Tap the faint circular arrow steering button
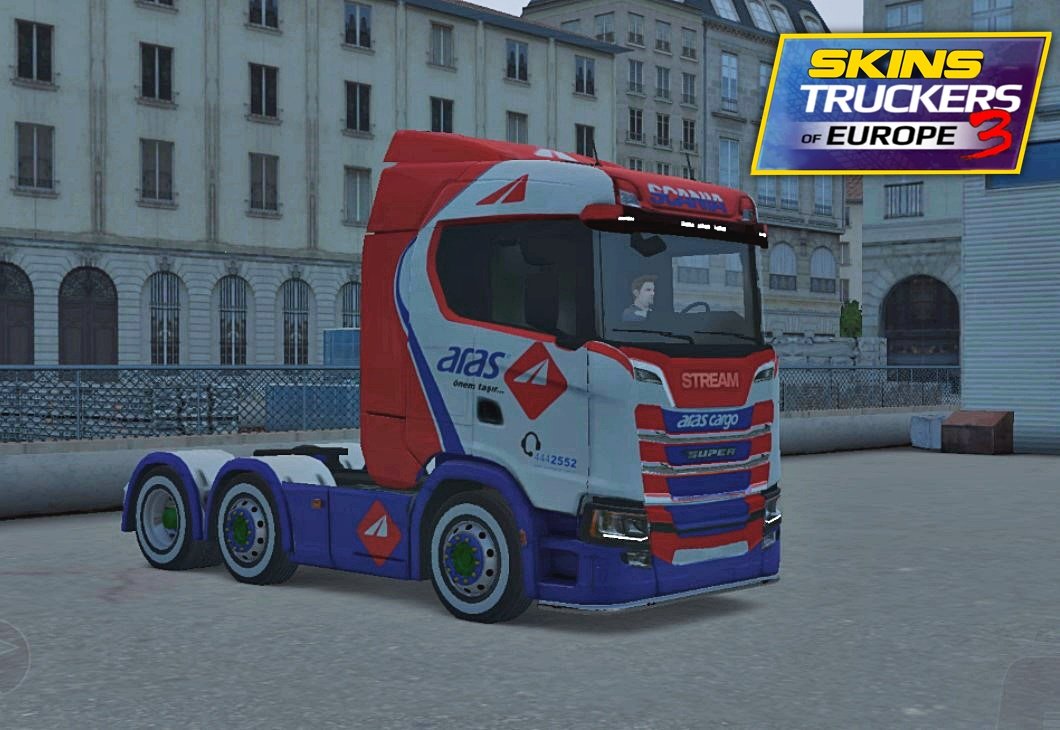The width and height of the screenshot is (1060, 730). click(x=10, y=657)
